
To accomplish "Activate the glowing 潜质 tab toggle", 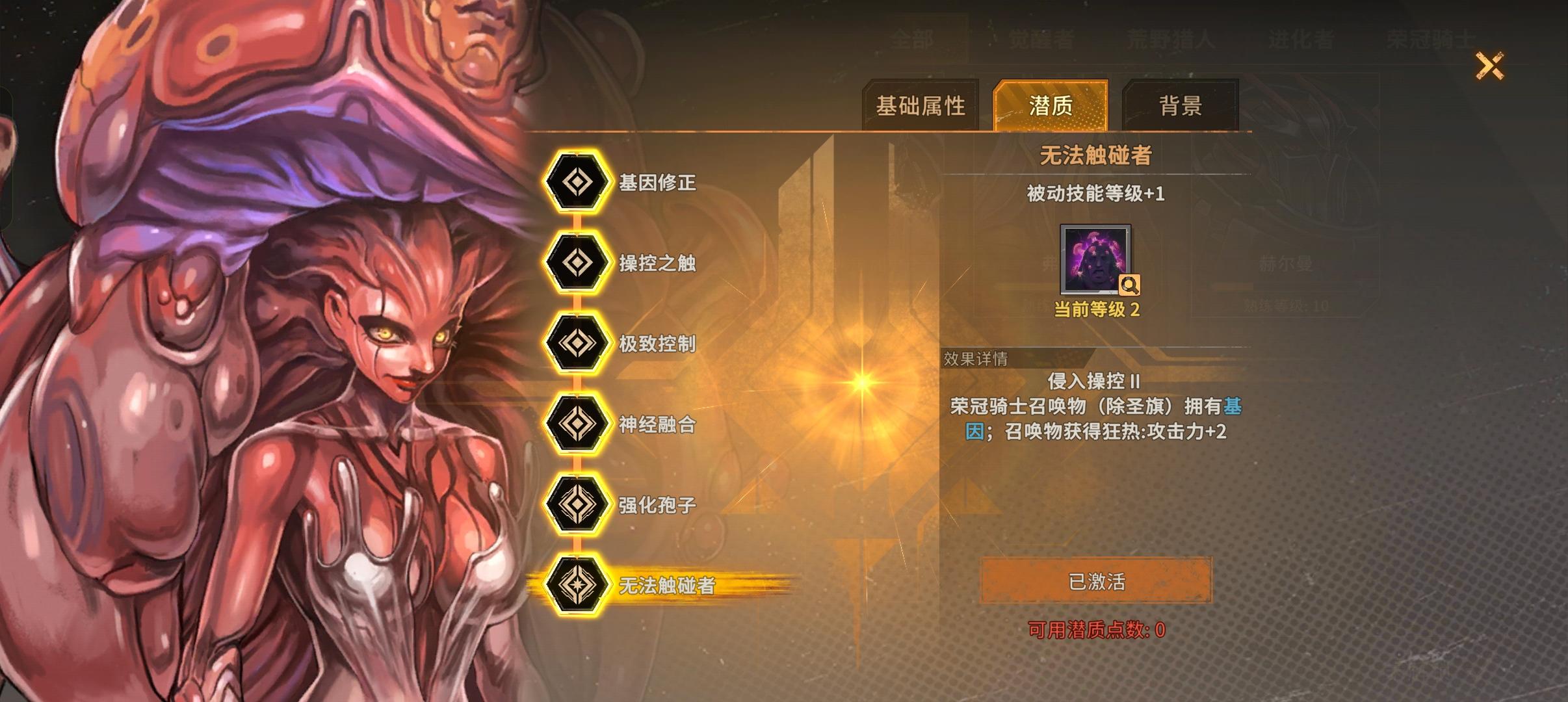I will click(x=1049, y=104).
